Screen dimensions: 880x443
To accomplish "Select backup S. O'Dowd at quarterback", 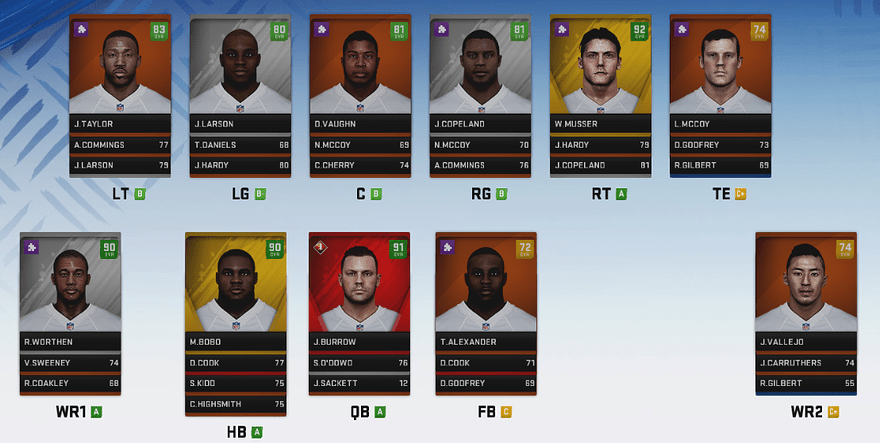I will [362, 363].
